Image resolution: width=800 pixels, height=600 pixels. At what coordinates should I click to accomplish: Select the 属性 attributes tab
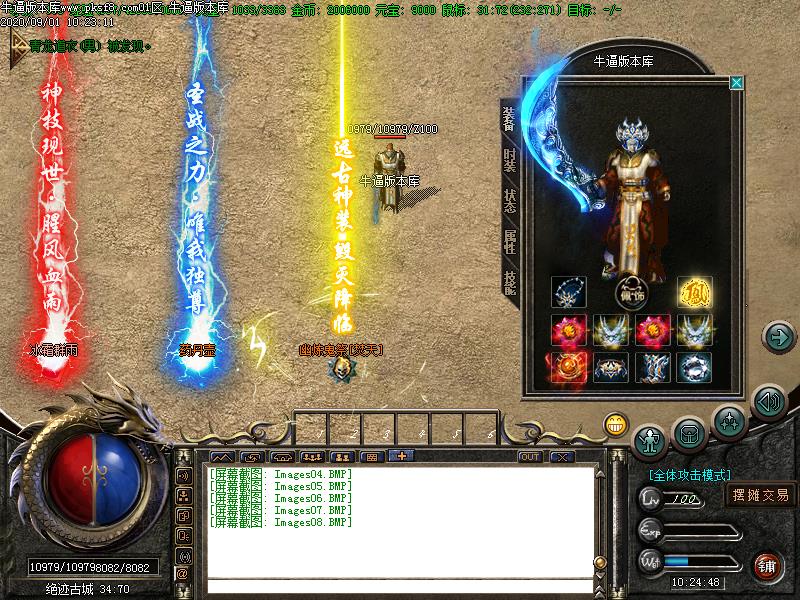click(x=510, y=240)
